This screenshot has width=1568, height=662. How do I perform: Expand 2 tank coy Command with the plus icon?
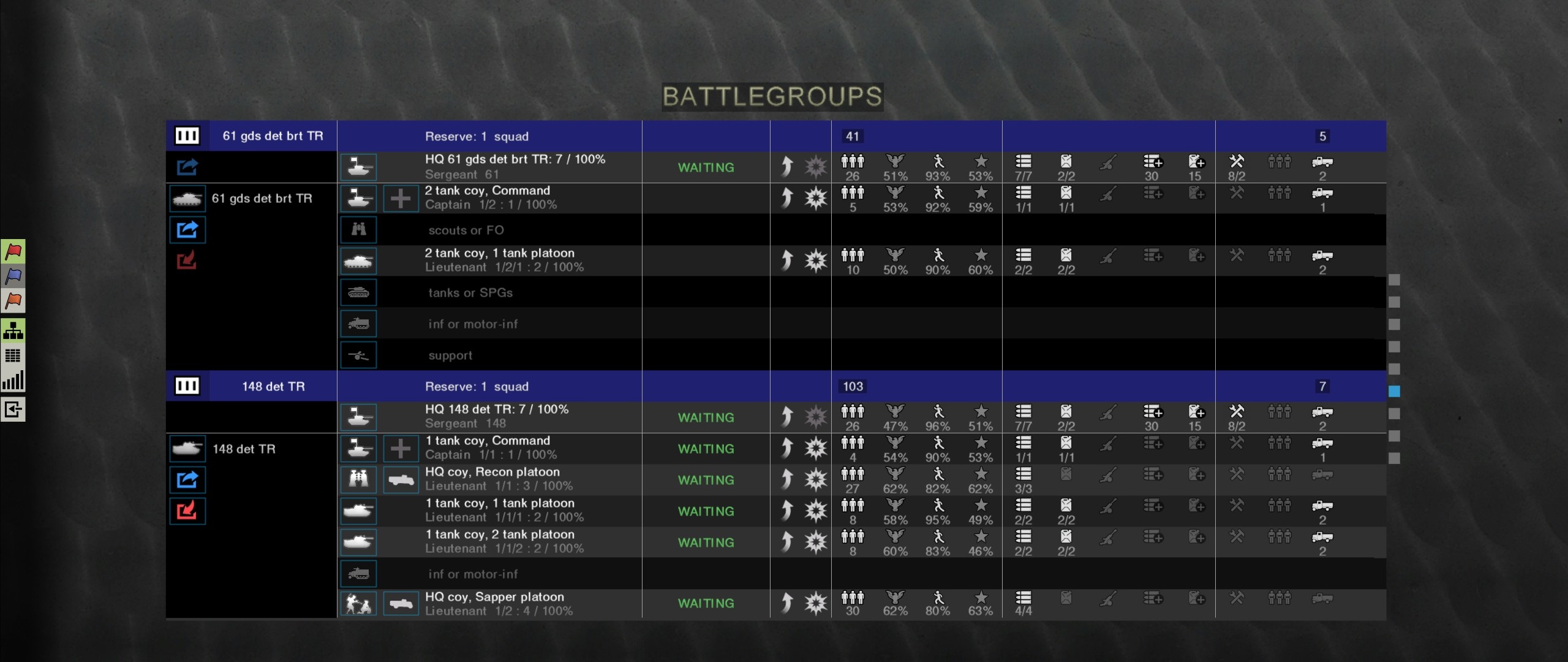pos(401,198)
